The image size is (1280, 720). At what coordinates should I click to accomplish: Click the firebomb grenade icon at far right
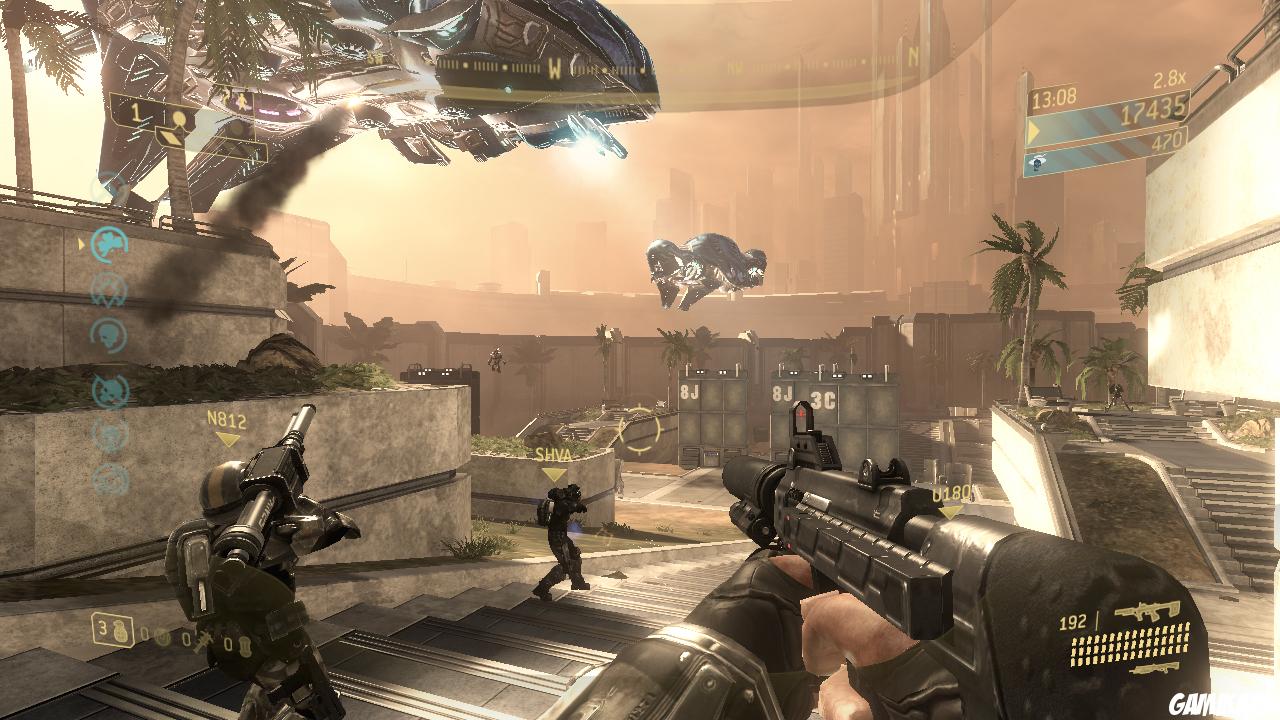(x=245, y=645)
